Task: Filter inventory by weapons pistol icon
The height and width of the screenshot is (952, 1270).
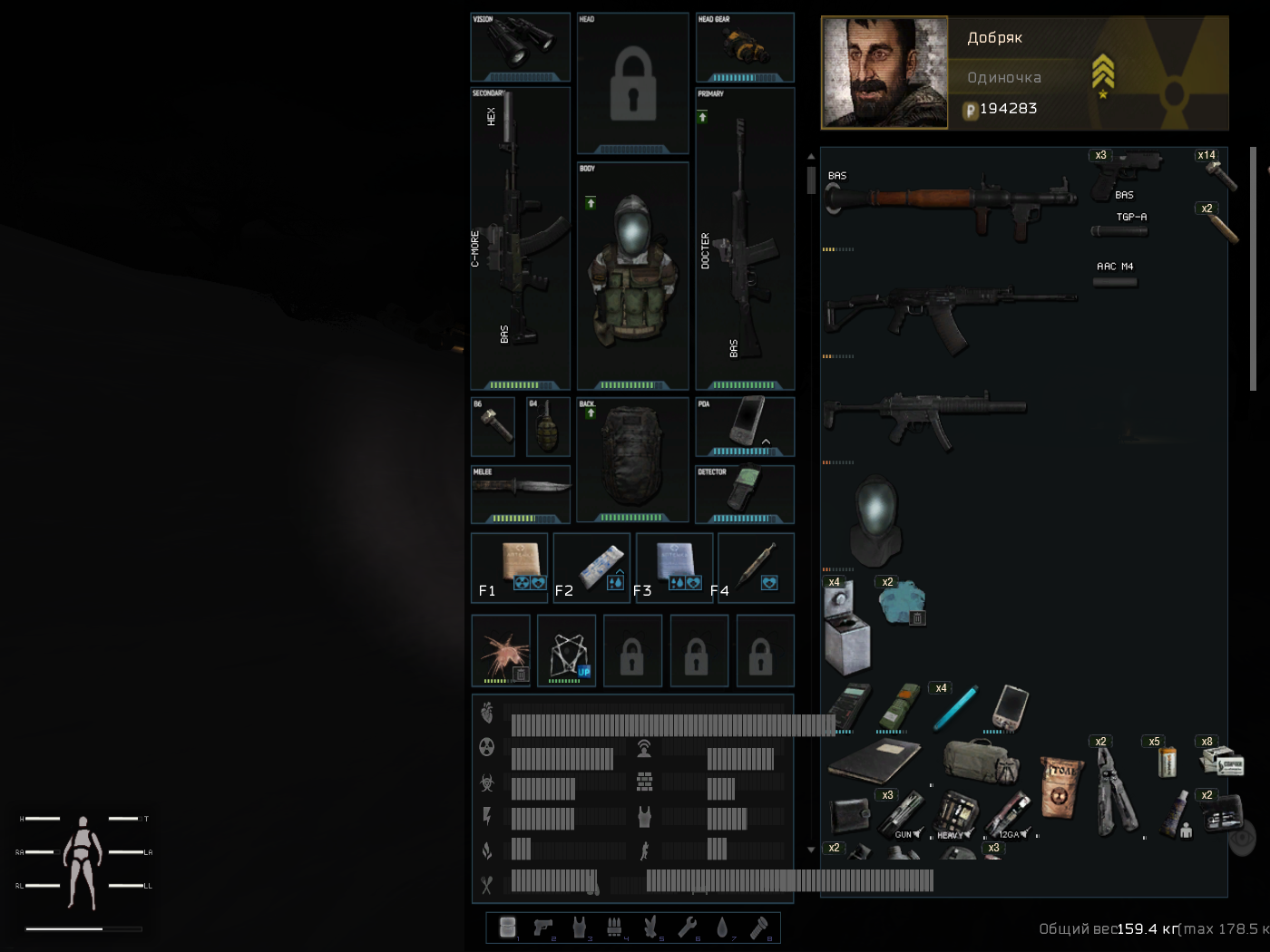Action: tap(543, 927)
